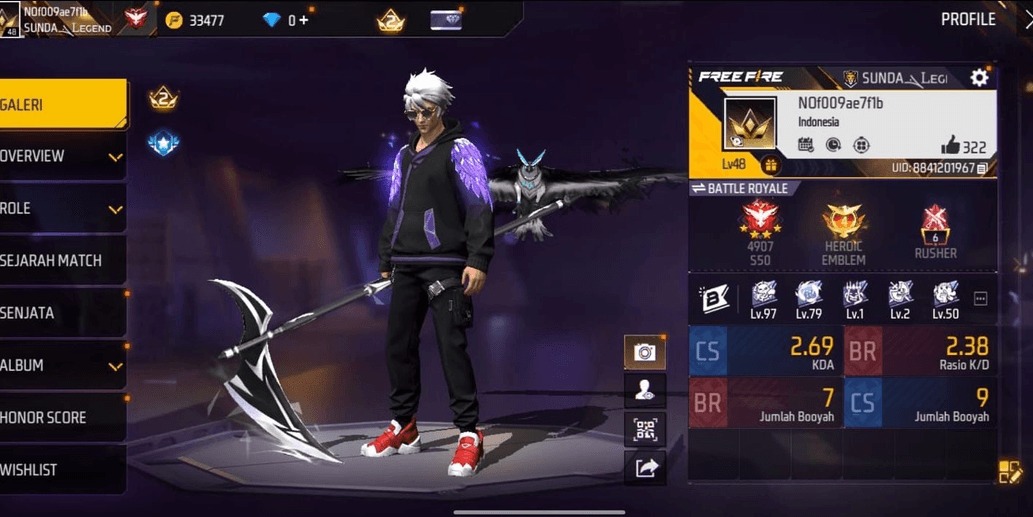Expand the Overview section
Image resolution: width=1033 pixels, height=517 pixels.
pos(62,157)
